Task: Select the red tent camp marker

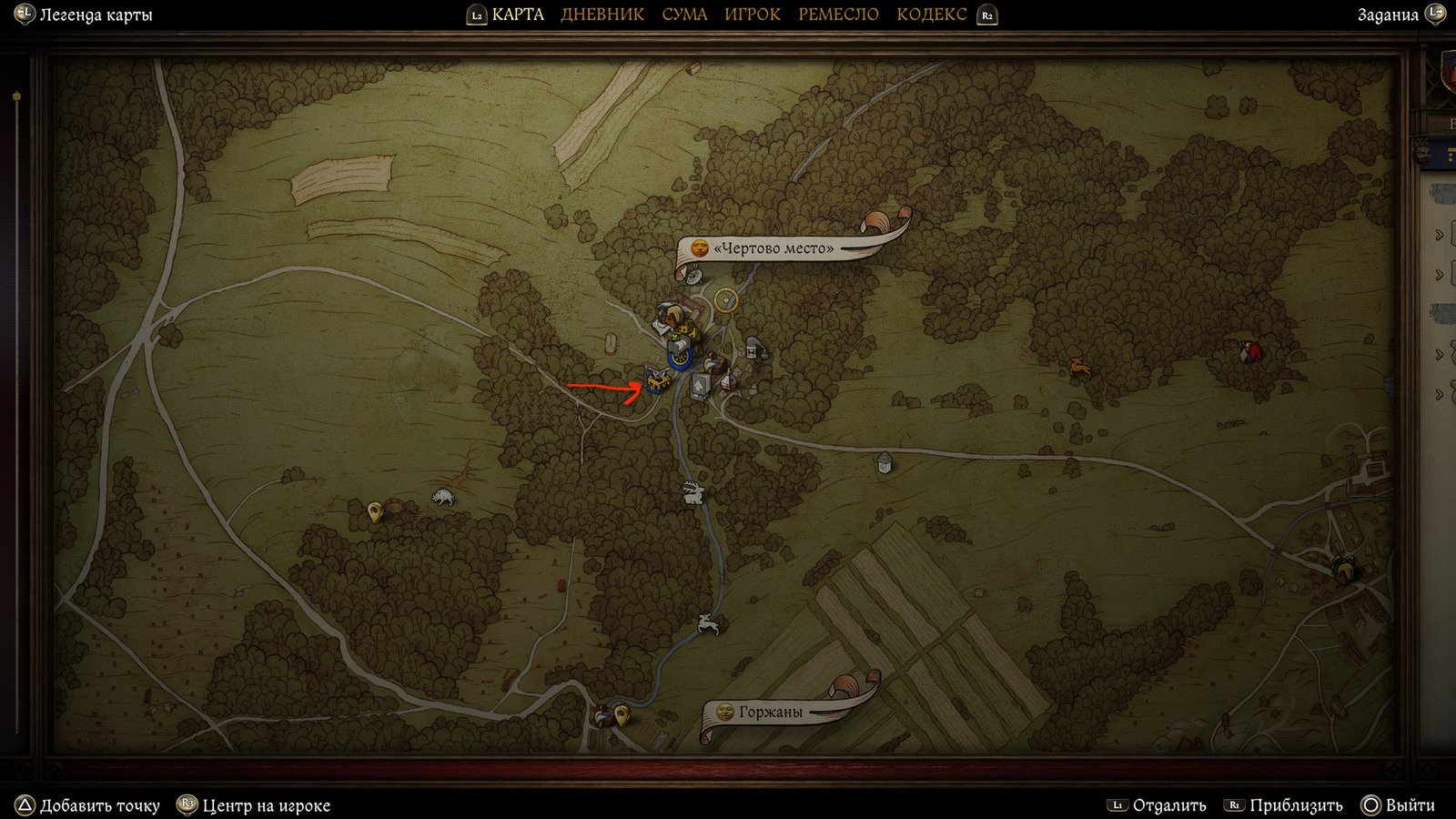Action: pyautogui.click(x=1250, y=351)
